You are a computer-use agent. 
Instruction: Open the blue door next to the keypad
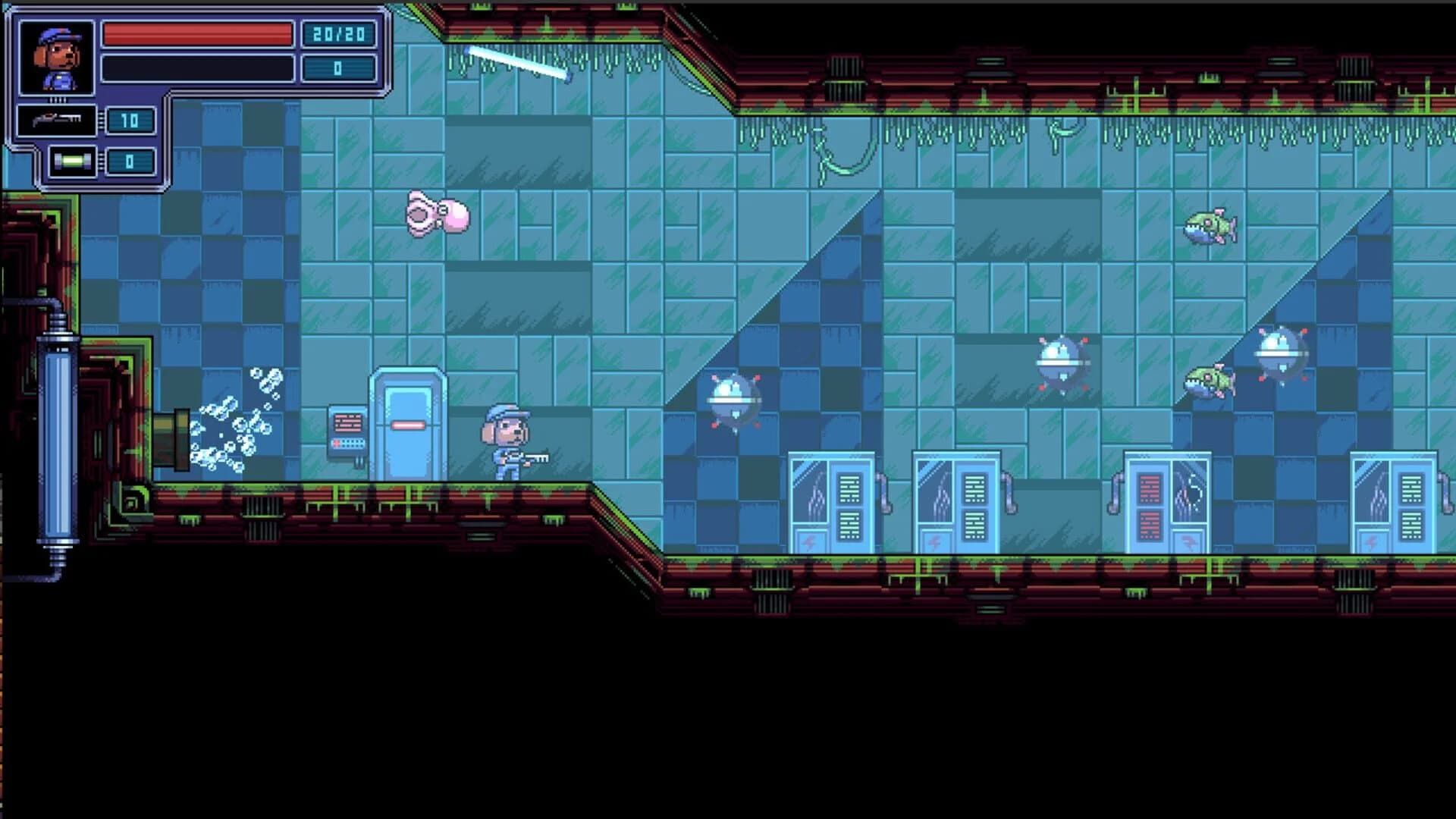click(407, 425)
